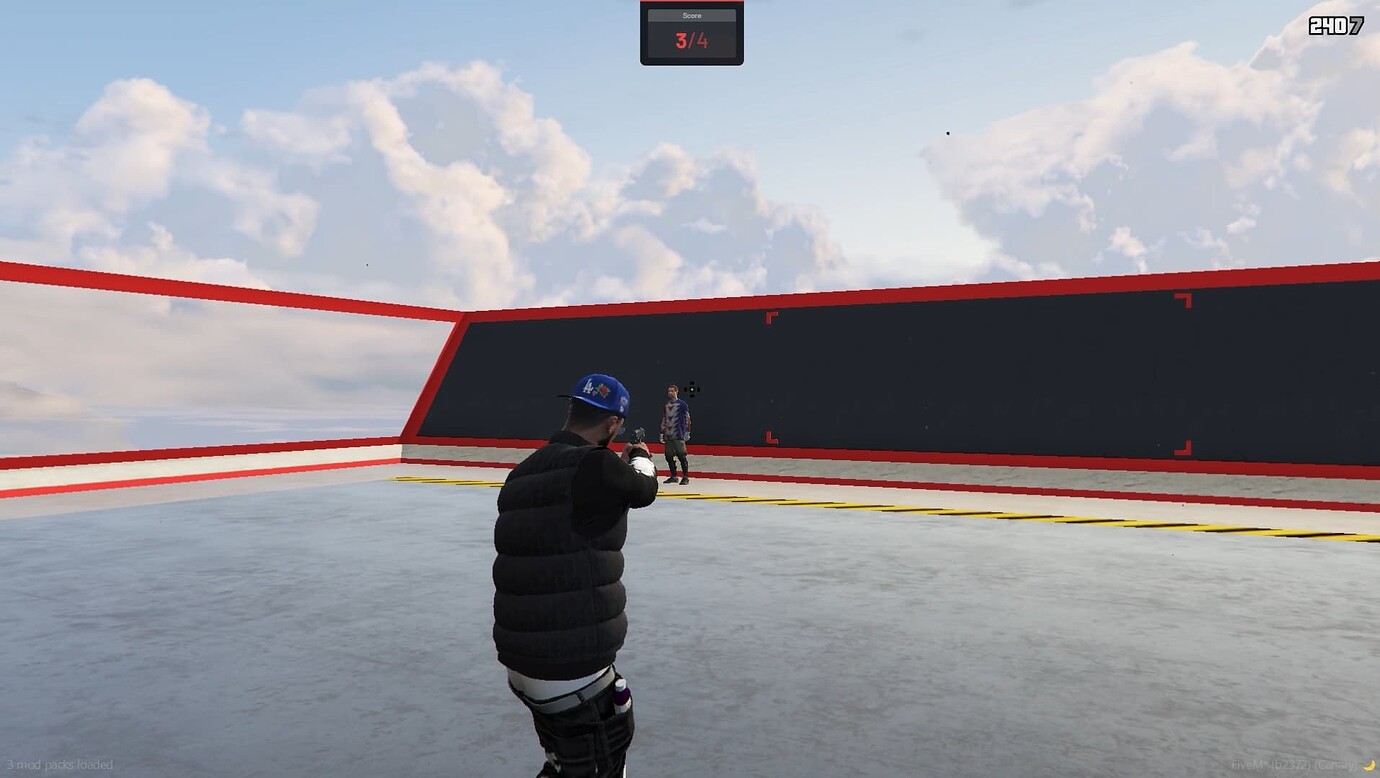Click the top-left red target bracket marker
Image resolution: width=1380 pixels, height=778 pixels.
[772, 318]
